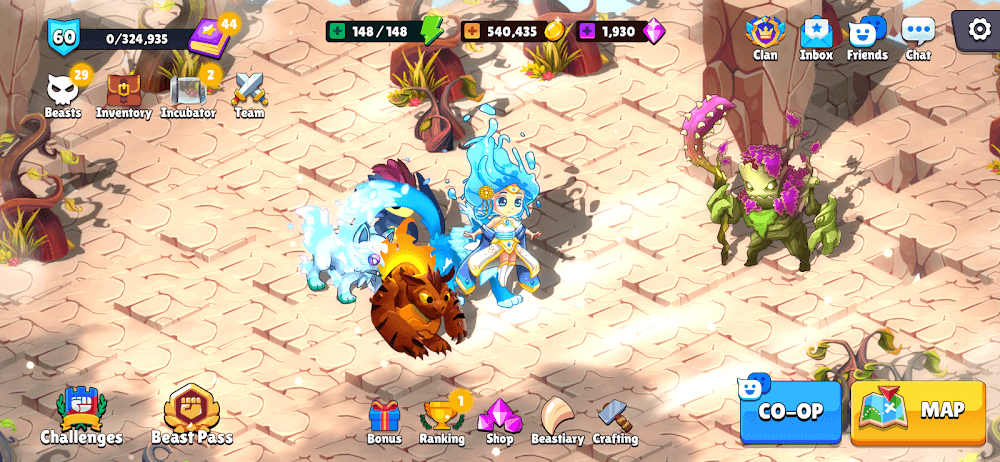Image resolution: width=1000 pixels, height=462 pixels.
Task: Claim the Bonus gift
Action: point(384,421)
